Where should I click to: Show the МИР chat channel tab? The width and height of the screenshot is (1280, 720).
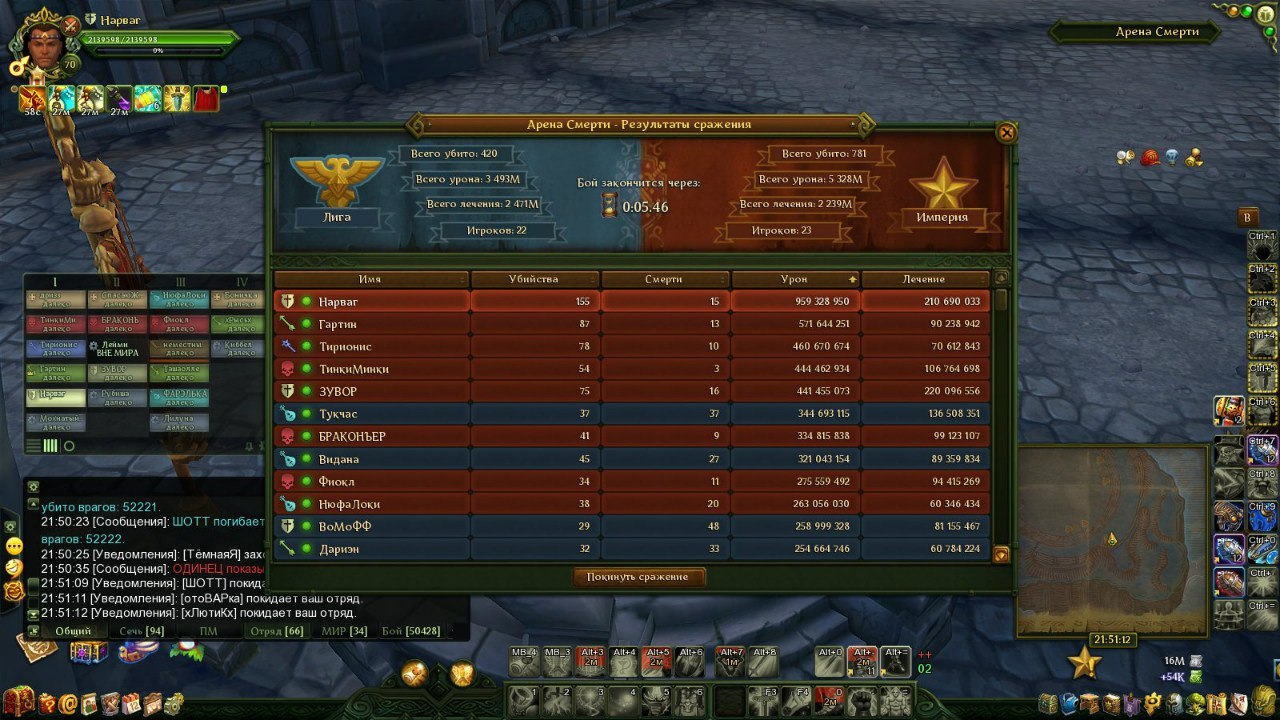click(344, 631)
